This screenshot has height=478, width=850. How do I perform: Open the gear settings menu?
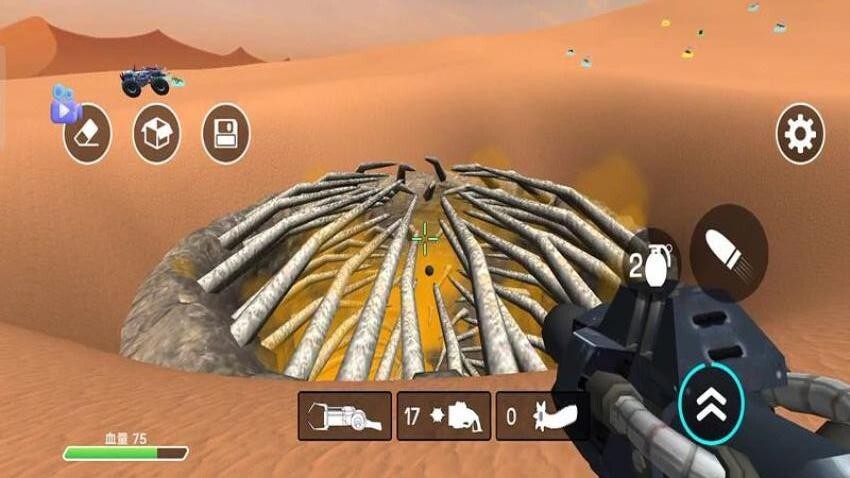(x=800, y=133)
